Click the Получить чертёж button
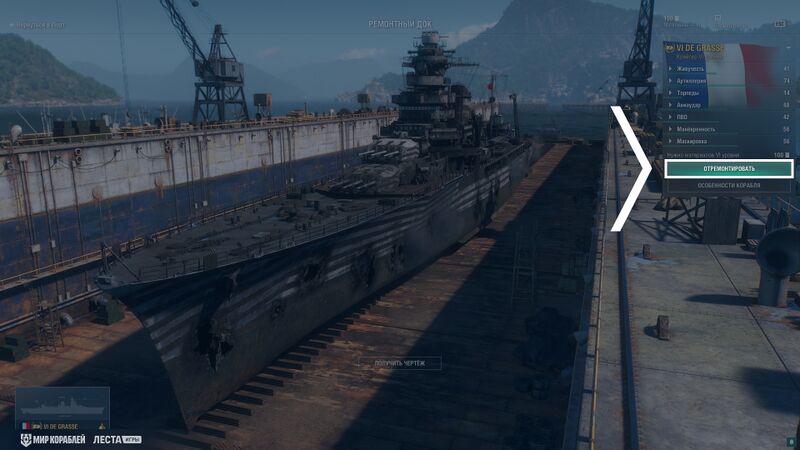Viewport: 800px width, 450px height. pos(399,363)
